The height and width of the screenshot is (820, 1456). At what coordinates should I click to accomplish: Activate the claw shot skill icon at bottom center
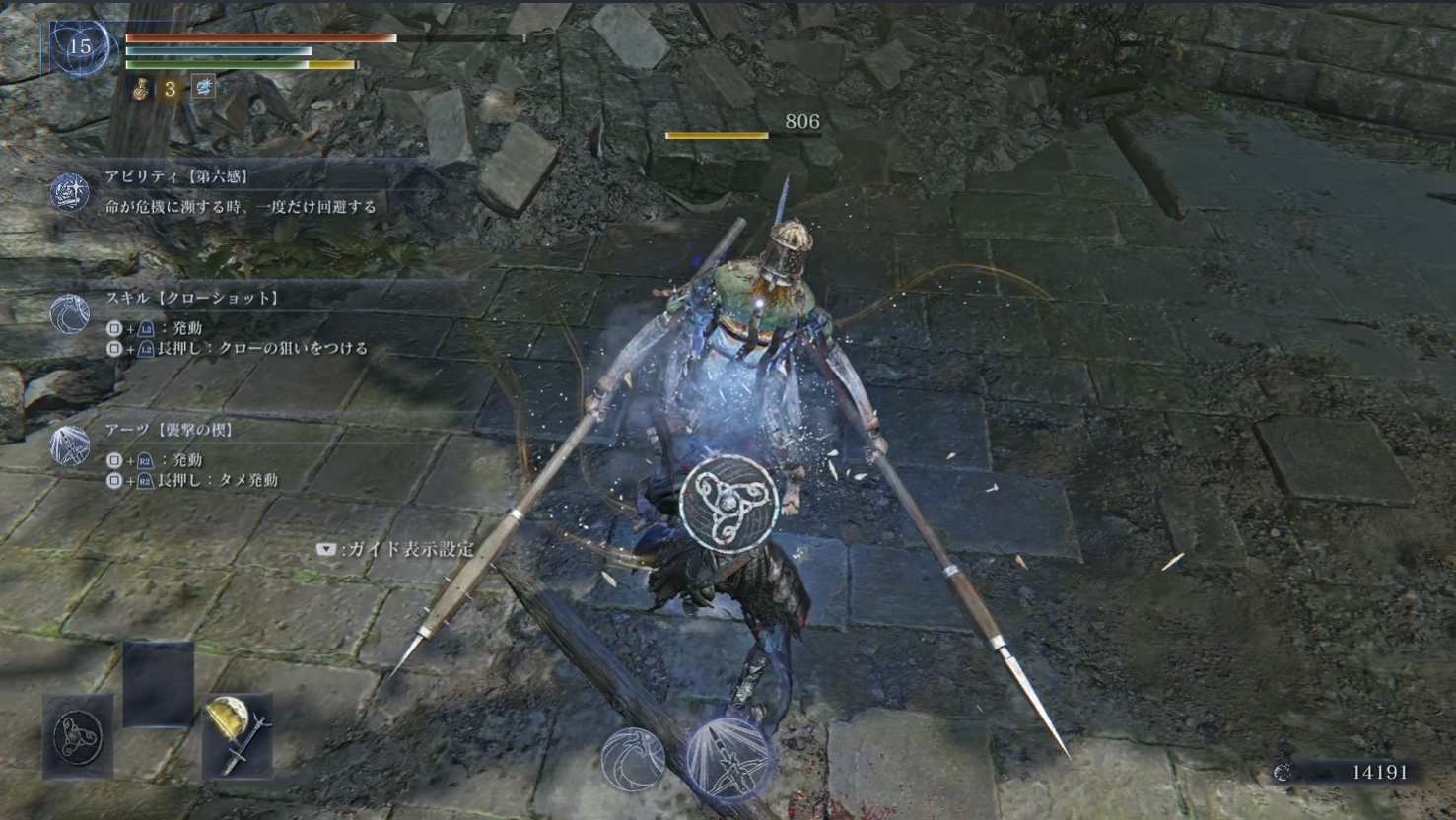coord(633,758)
